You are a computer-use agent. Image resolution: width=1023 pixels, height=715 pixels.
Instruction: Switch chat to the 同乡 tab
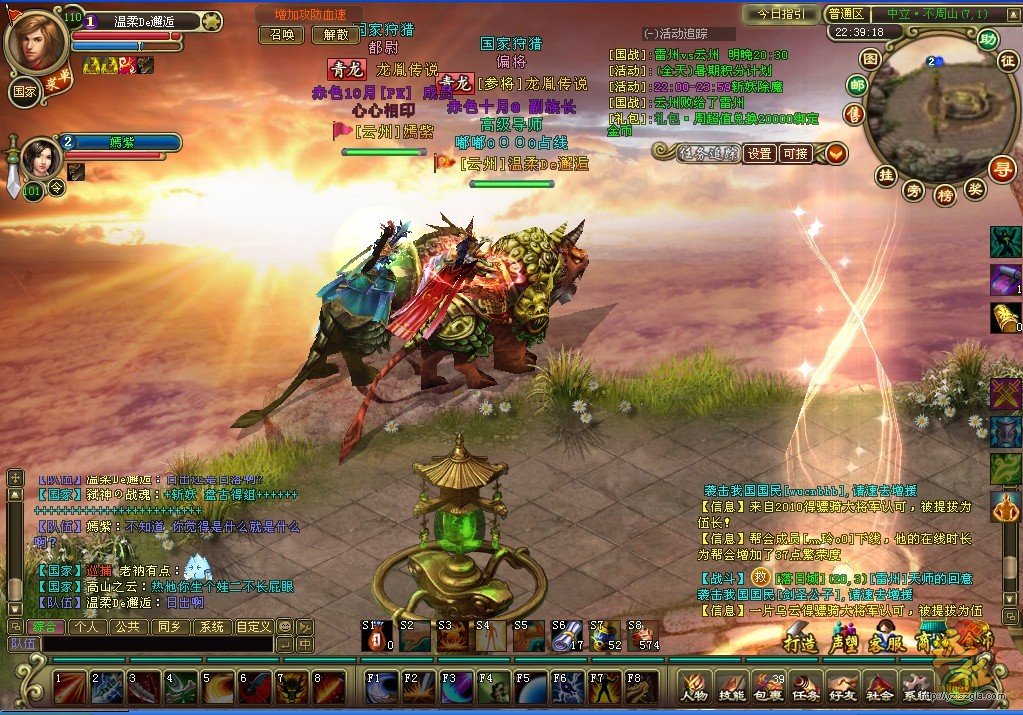point(169,627)
